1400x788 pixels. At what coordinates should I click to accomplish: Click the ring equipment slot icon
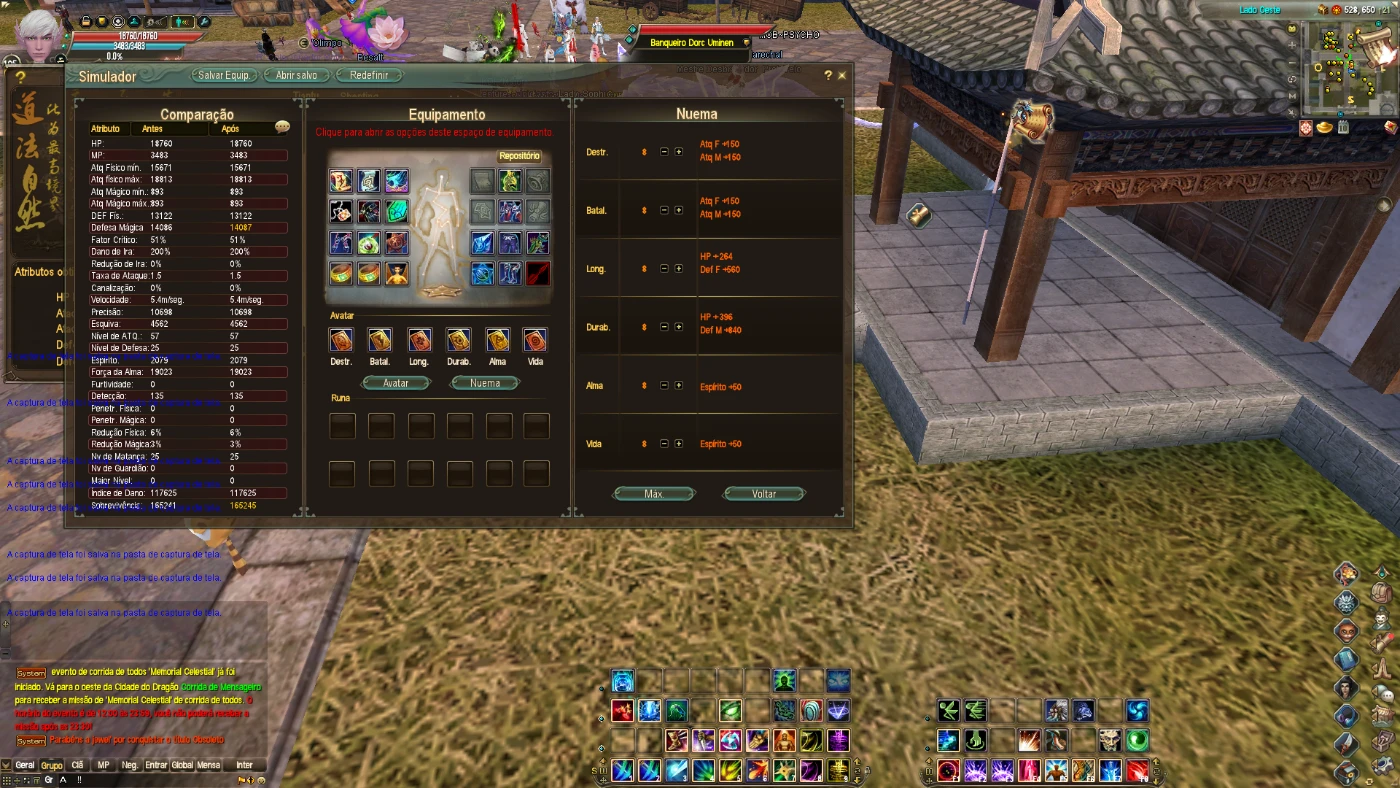tap(340, 274)
